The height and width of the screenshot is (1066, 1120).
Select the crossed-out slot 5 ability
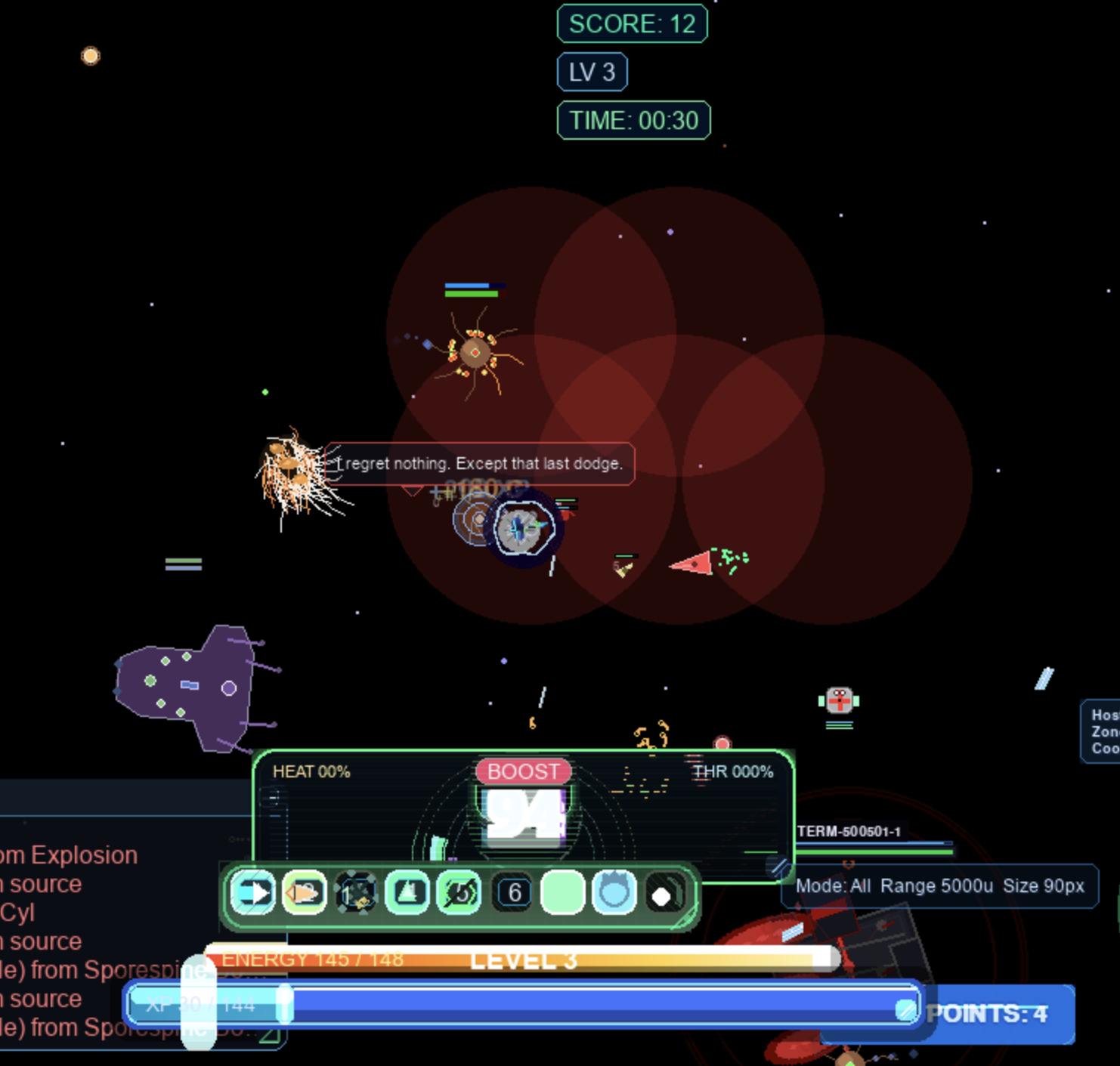tap(459, 893)
